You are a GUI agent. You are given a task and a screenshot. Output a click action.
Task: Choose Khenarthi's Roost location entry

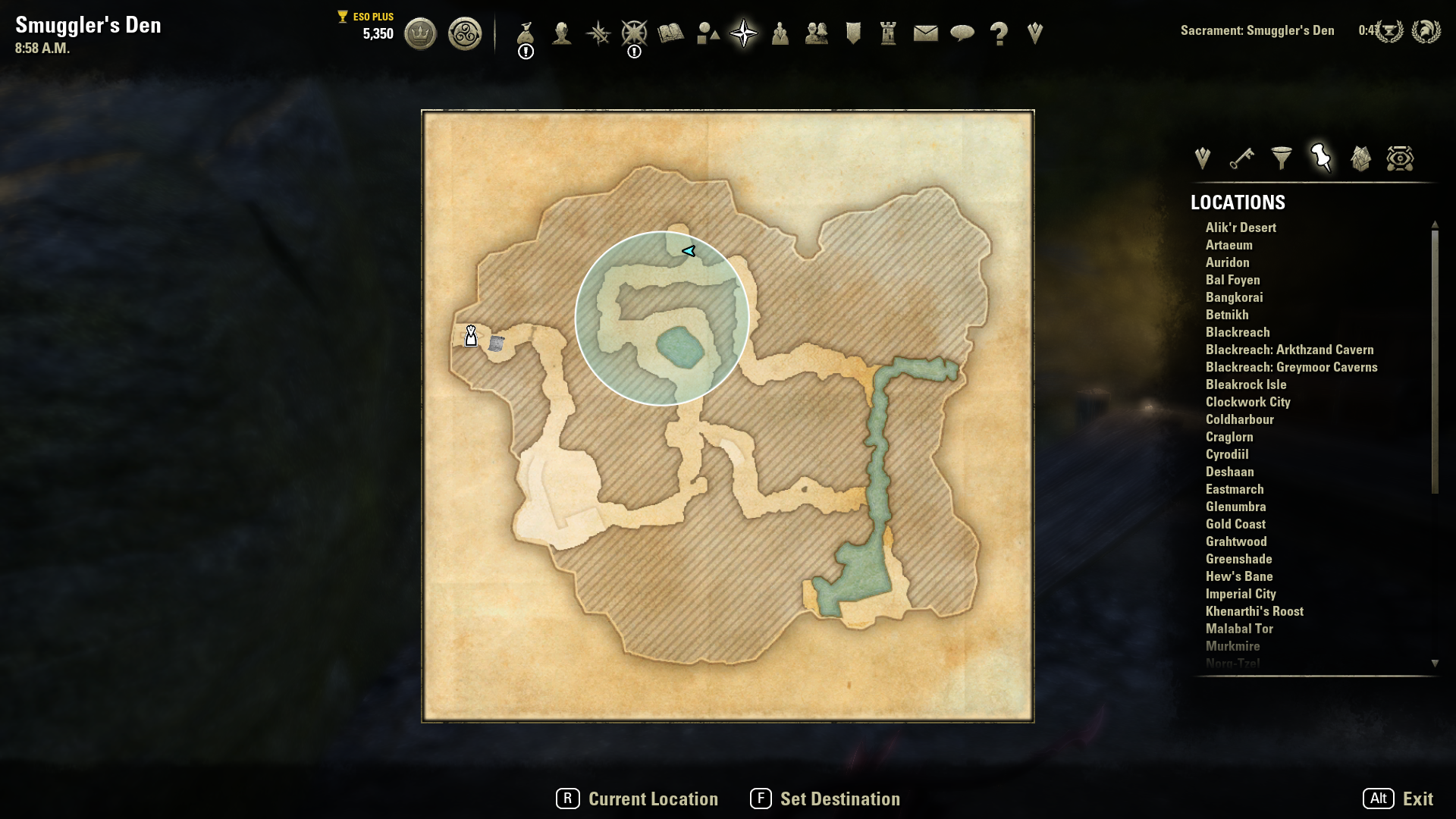(1254, 611)
